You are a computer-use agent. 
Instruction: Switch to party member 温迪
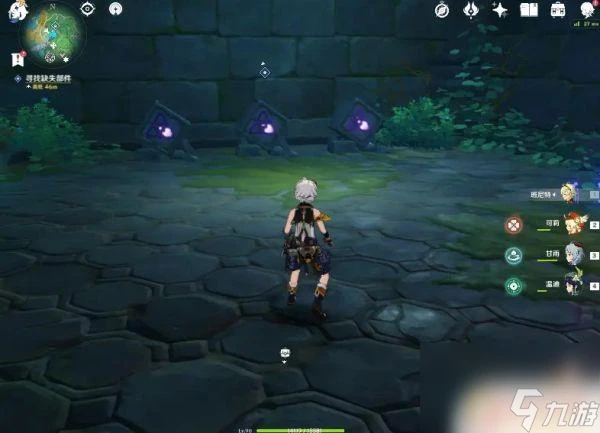tap(573, 284)
